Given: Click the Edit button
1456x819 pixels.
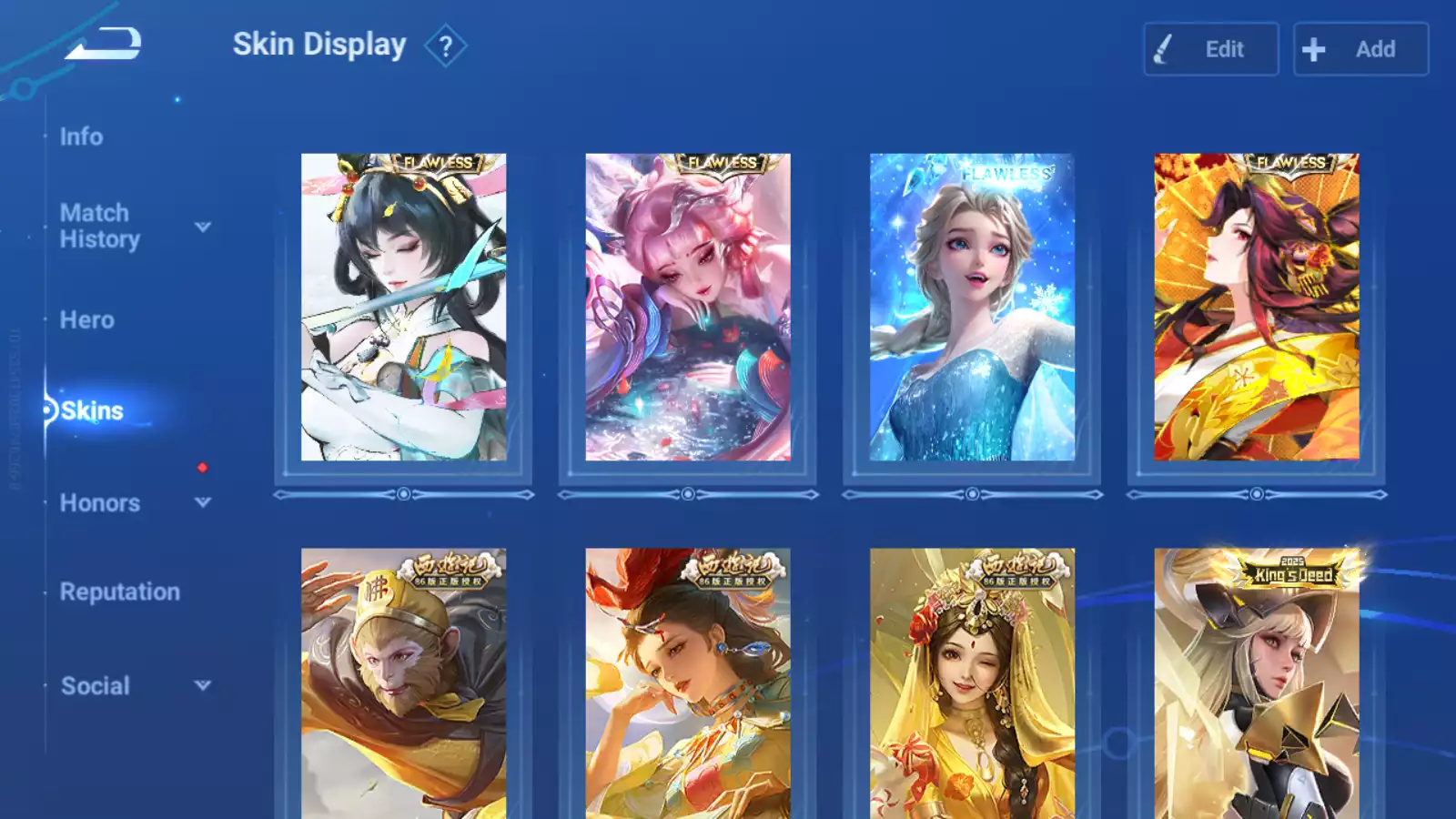Looking at the screenshot, I should (1210, 49).
